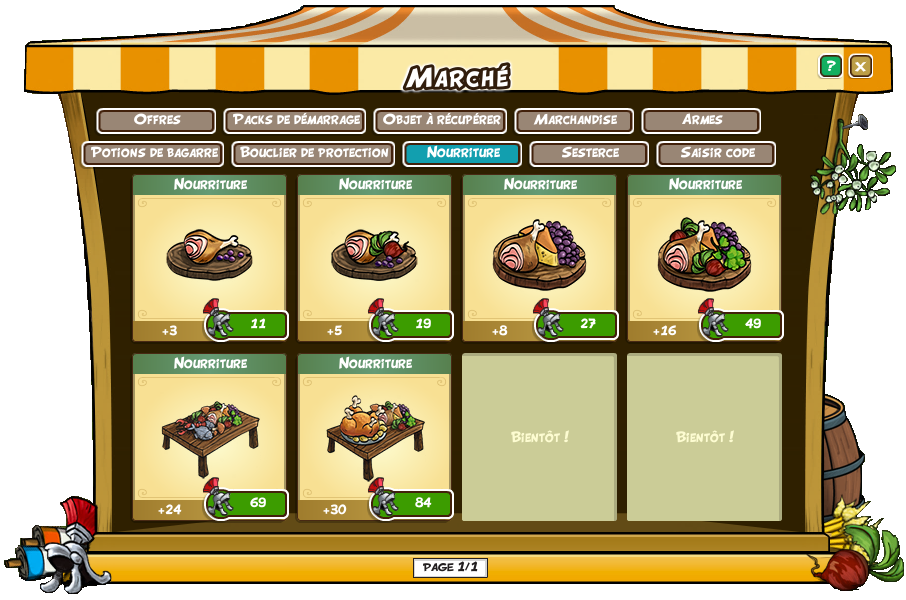This screenshot has width=906, height=600.
Task: Purchase the +8 food for 27
Action: coord(578,325)
